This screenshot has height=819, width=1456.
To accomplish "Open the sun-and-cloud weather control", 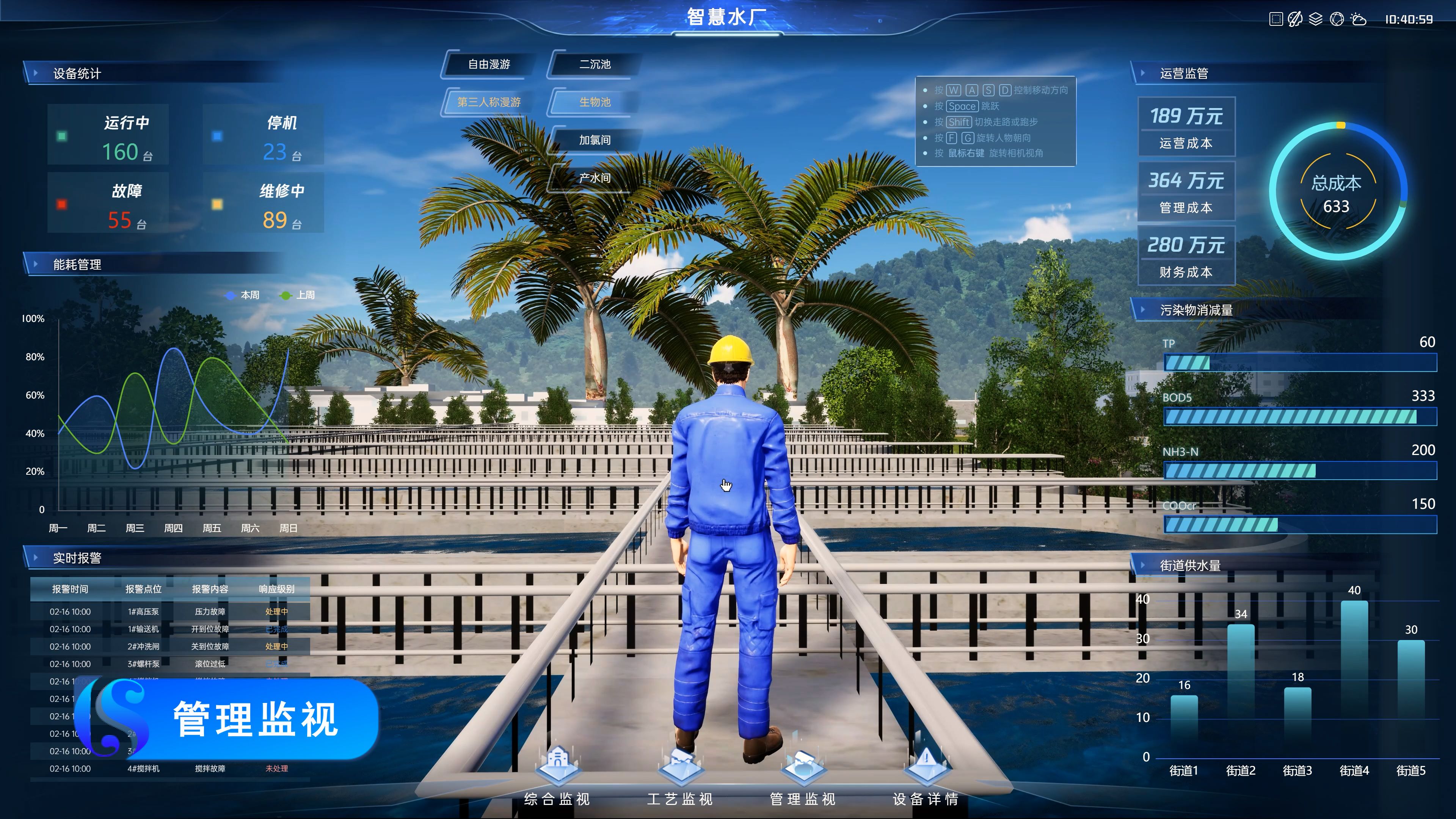I will click(x=1358, y=19).
